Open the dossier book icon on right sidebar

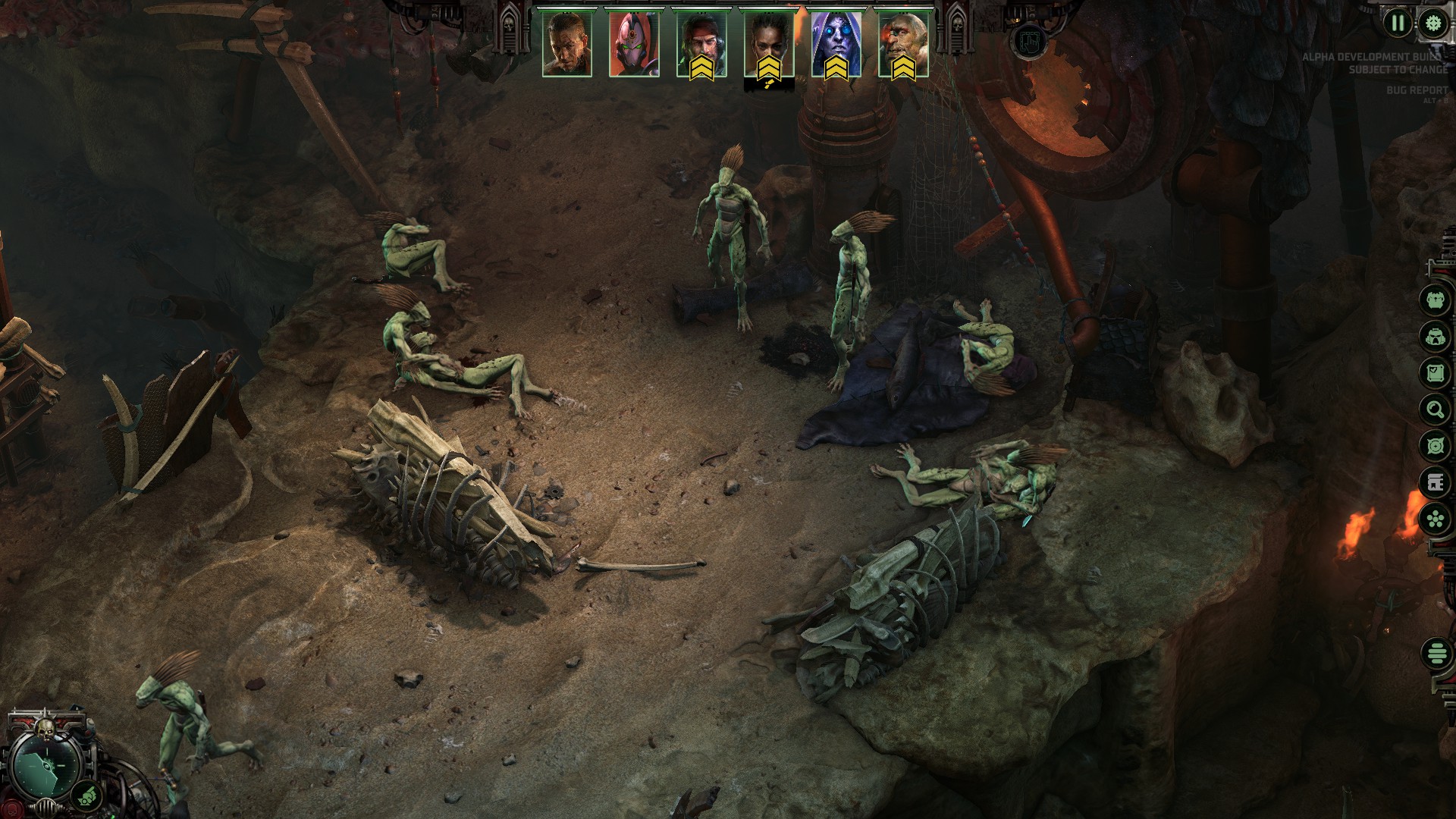pos(1434,479)
